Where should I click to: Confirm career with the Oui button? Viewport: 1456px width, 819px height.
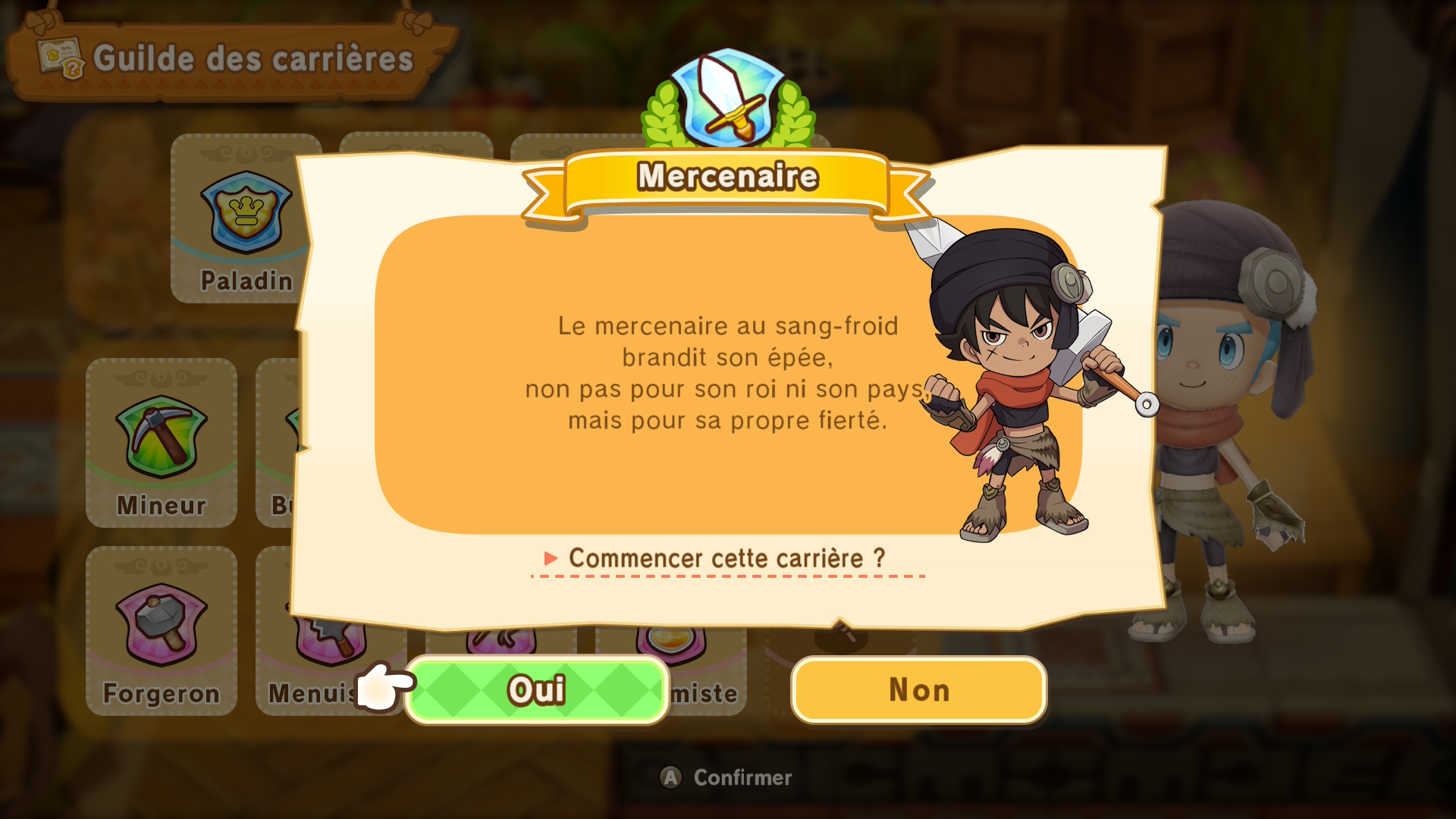coord(537,690)
